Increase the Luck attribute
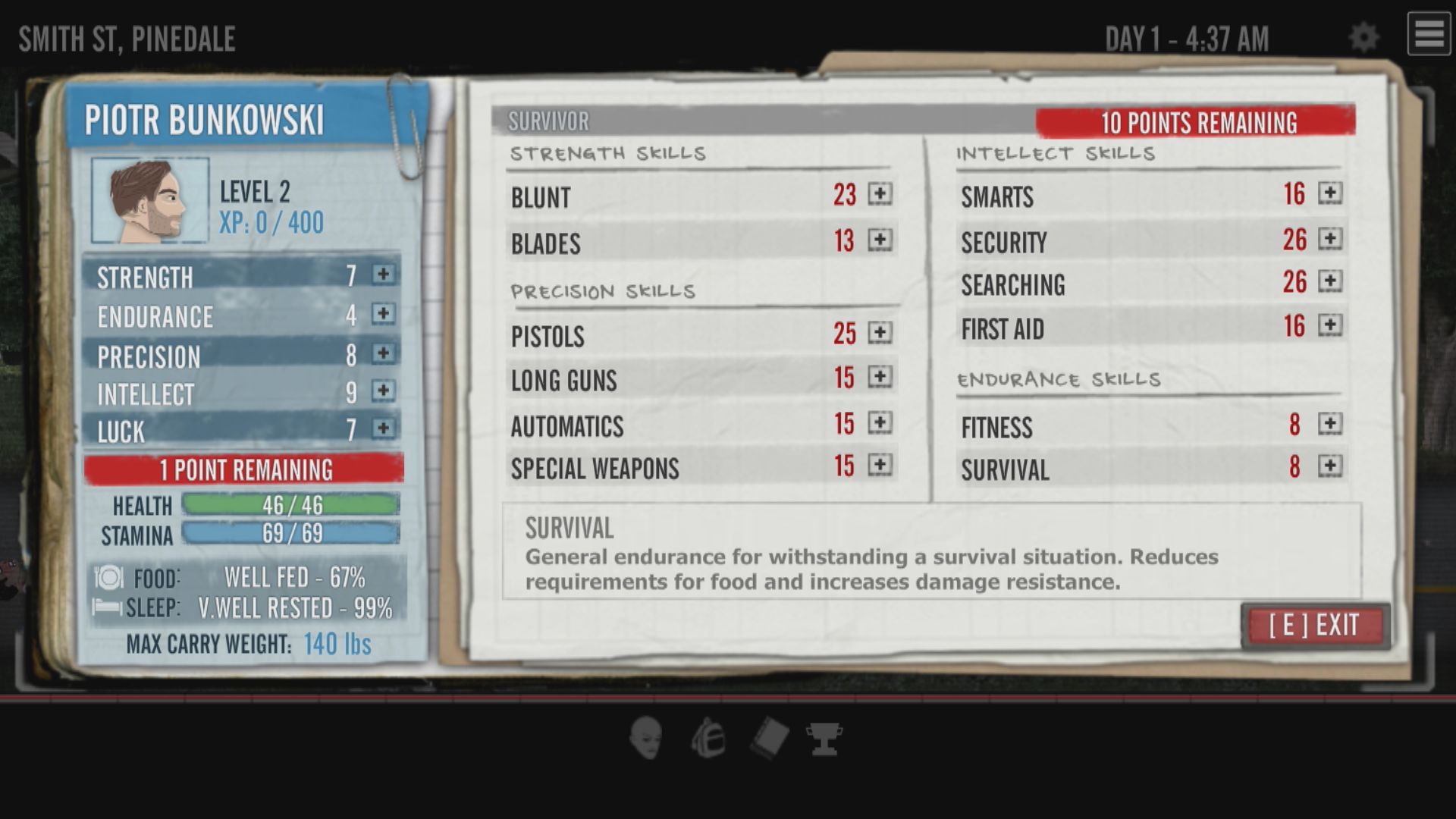This screenshot has width=1456, height=819. pyautogui.click(x=383, y=428)
